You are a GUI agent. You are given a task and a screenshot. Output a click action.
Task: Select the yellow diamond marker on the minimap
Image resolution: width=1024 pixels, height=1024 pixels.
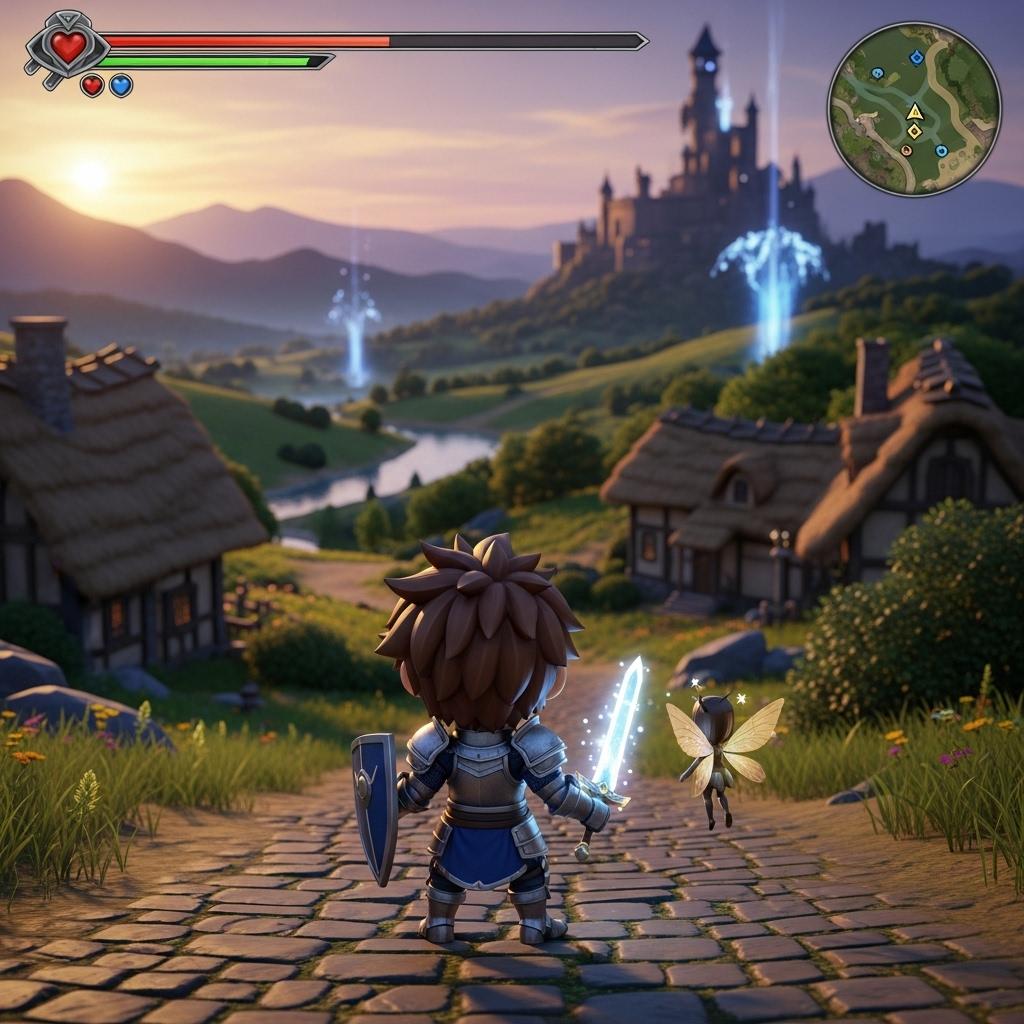pos(914,131)
